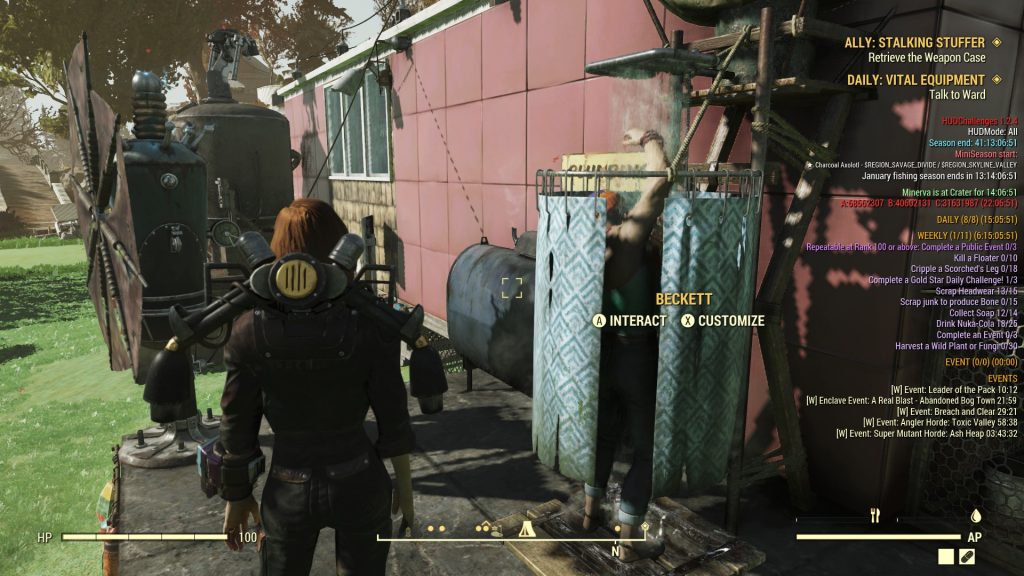The image size is (1024, 576).
Task: Select the A Real Blast Enclave event entry
Action: pos(911,401)
